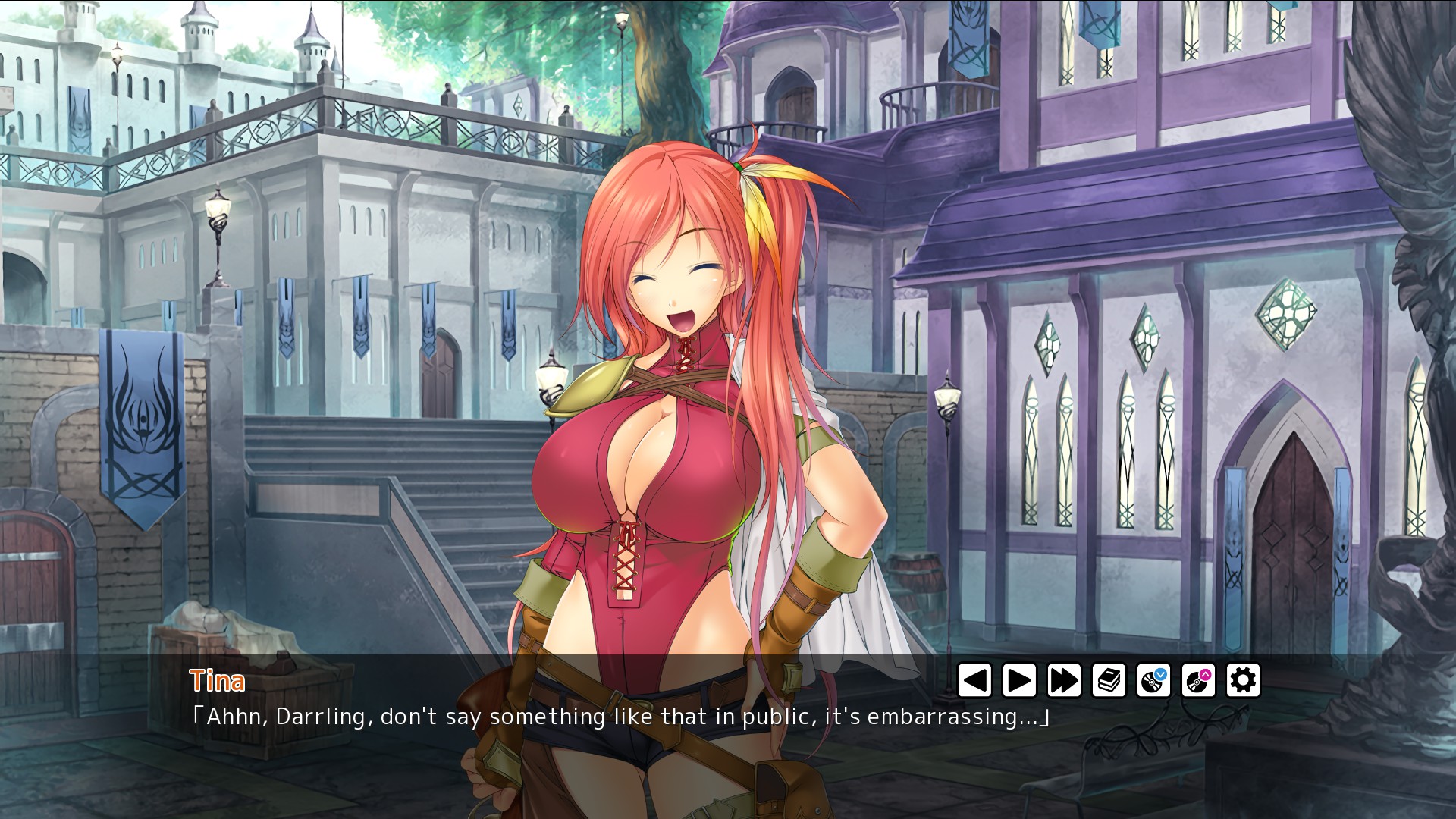Save the game via the disc icon with blue arrow

click(x=1153, y=680)
